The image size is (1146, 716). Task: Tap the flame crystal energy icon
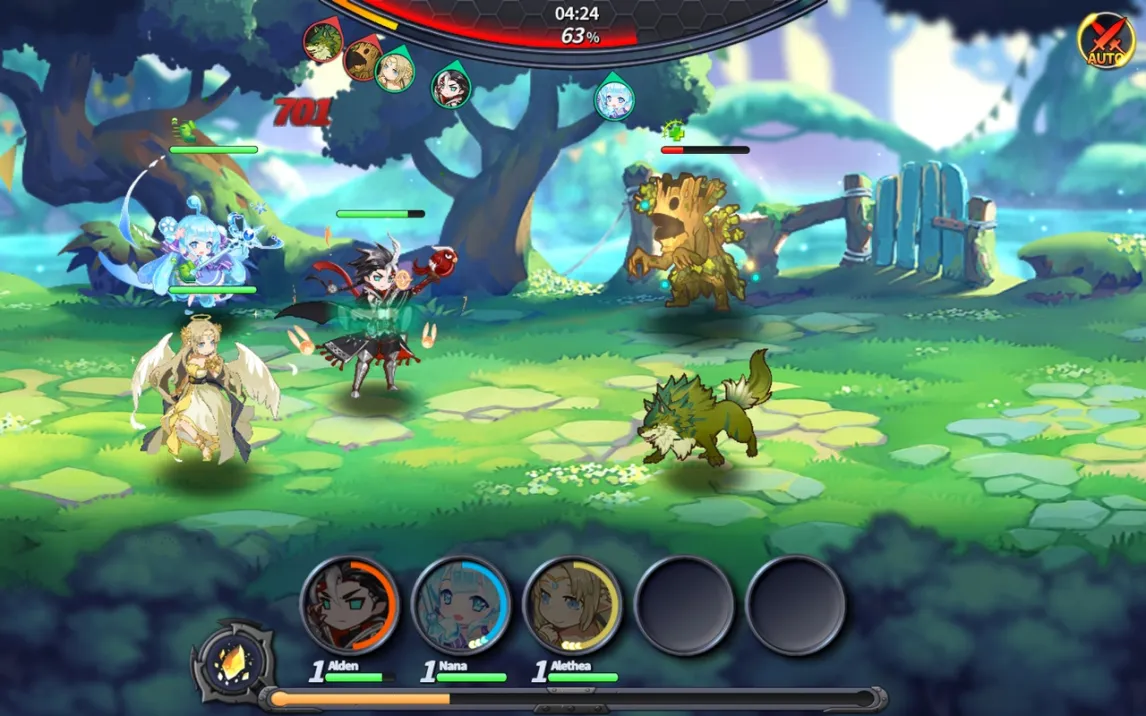234,660
